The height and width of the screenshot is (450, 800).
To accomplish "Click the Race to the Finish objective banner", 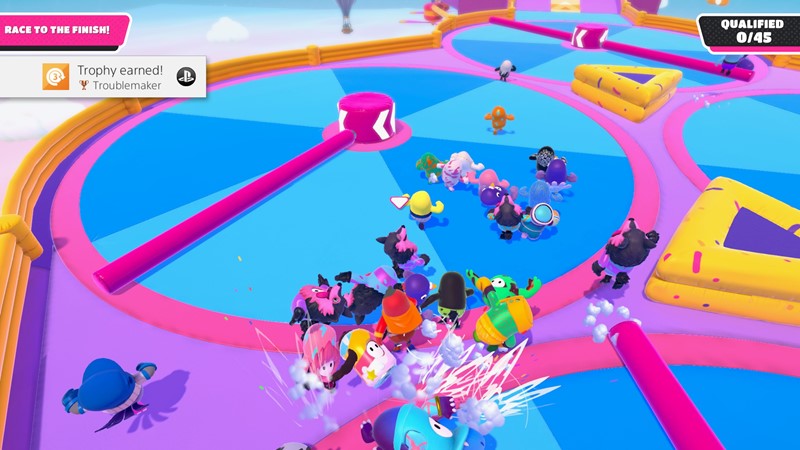I will 62,30.
